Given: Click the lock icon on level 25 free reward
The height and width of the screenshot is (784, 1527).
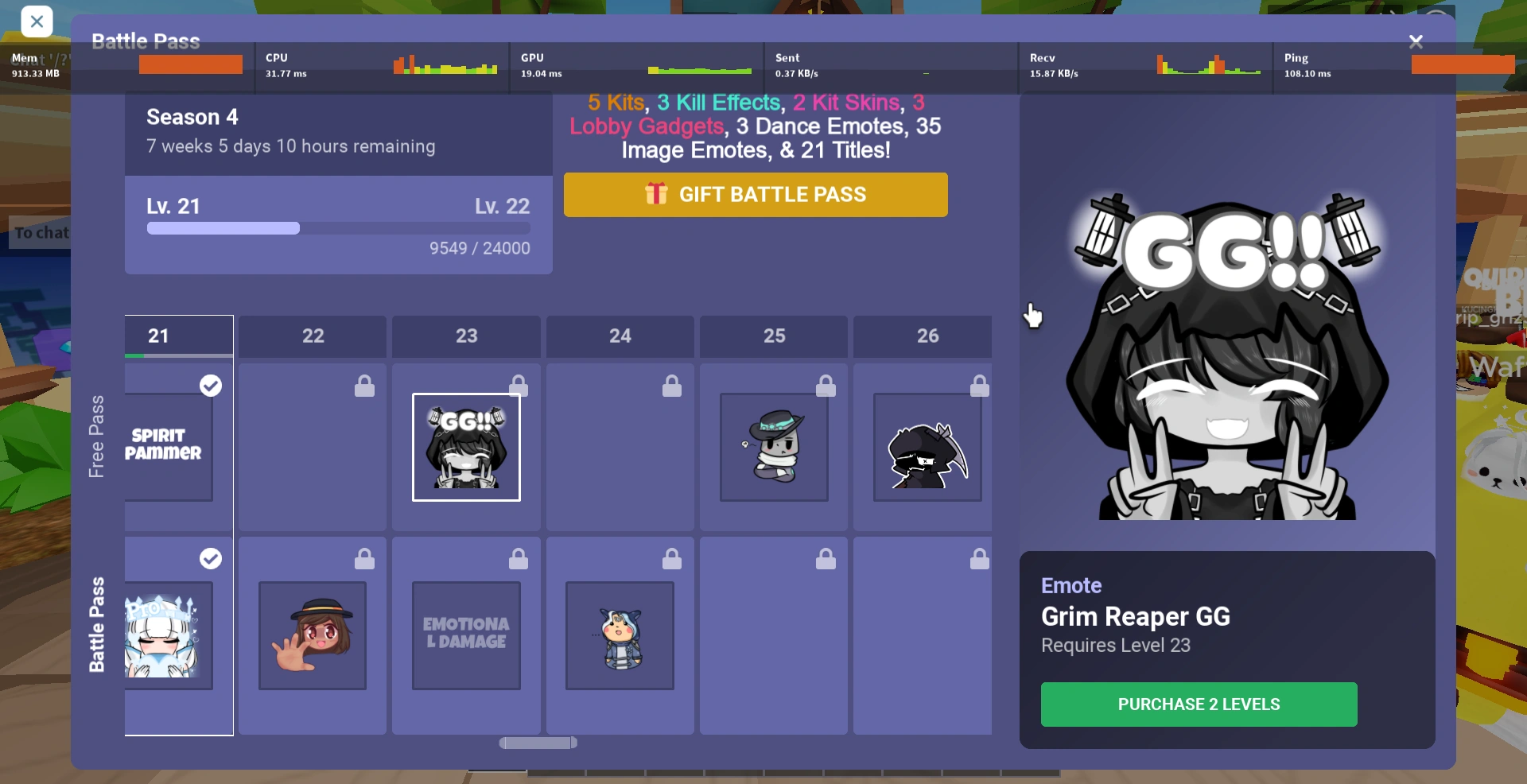Looking at the screenshot, I should click(x=826, y=386).
